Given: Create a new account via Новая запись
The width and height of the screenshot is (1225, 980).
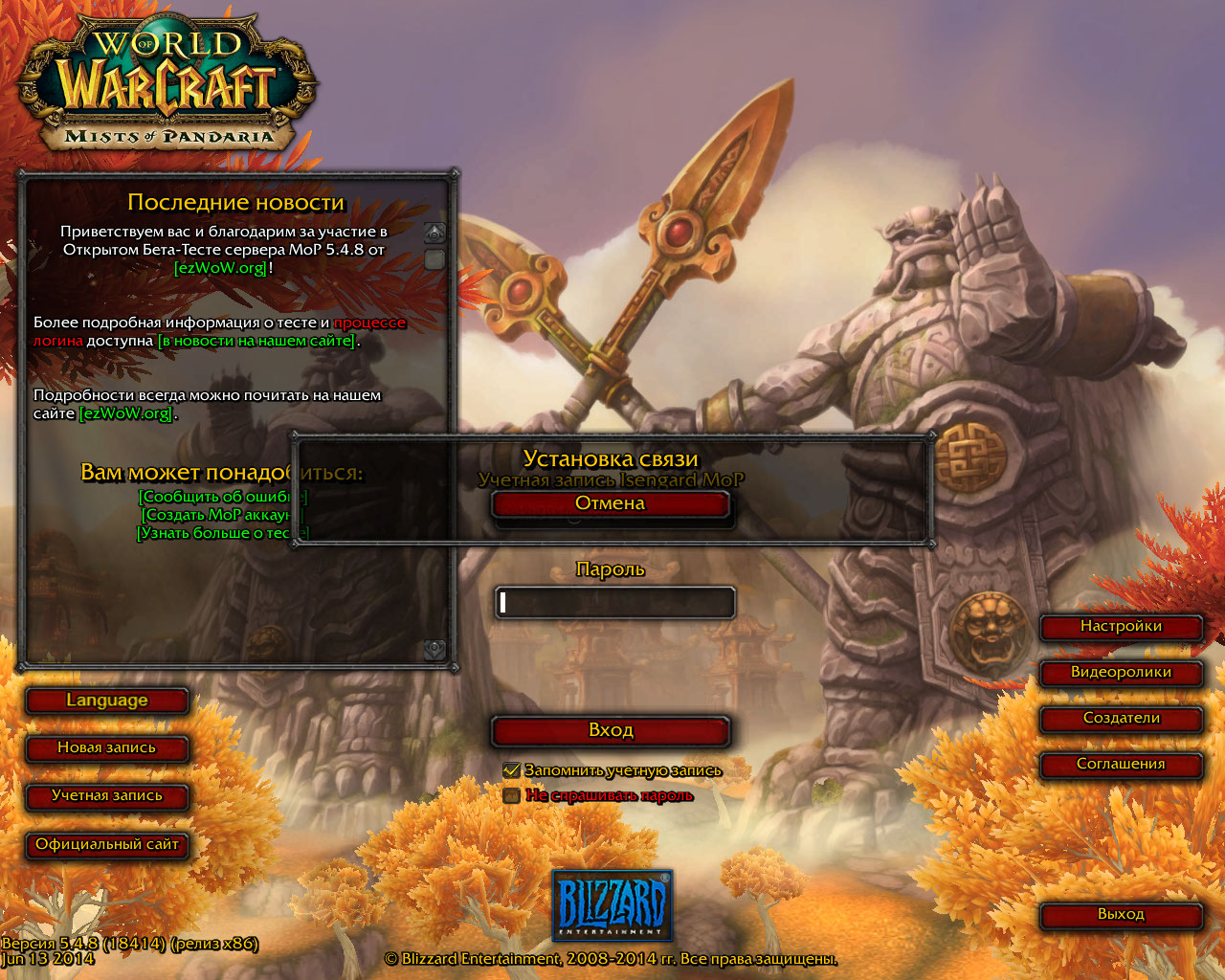Looking at the screenshot, I should tap(106, 748).
